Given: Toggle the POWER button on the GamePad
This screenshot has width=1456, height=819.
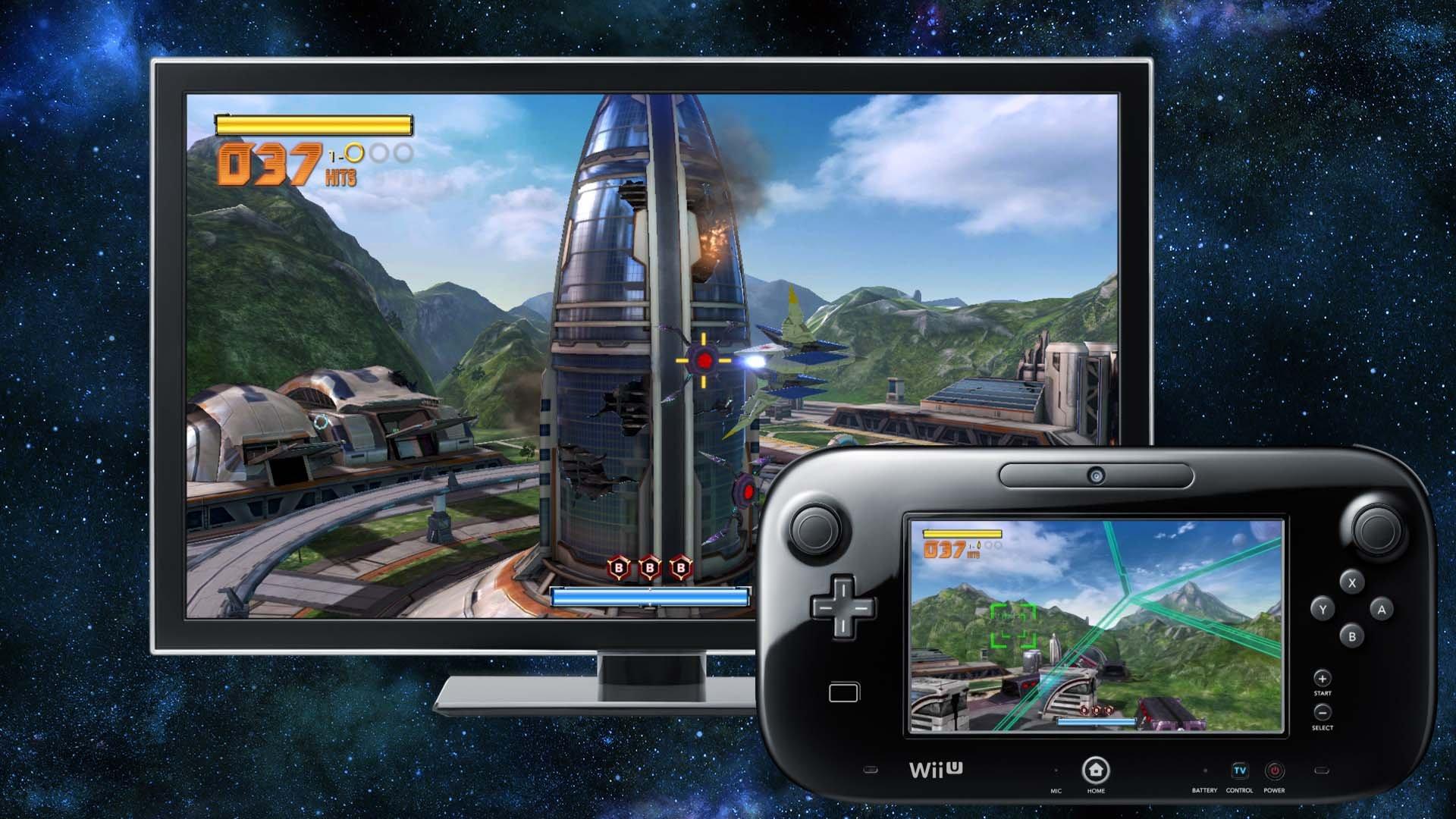Looking at the screenshot, I should click(x=1274, y=770).
